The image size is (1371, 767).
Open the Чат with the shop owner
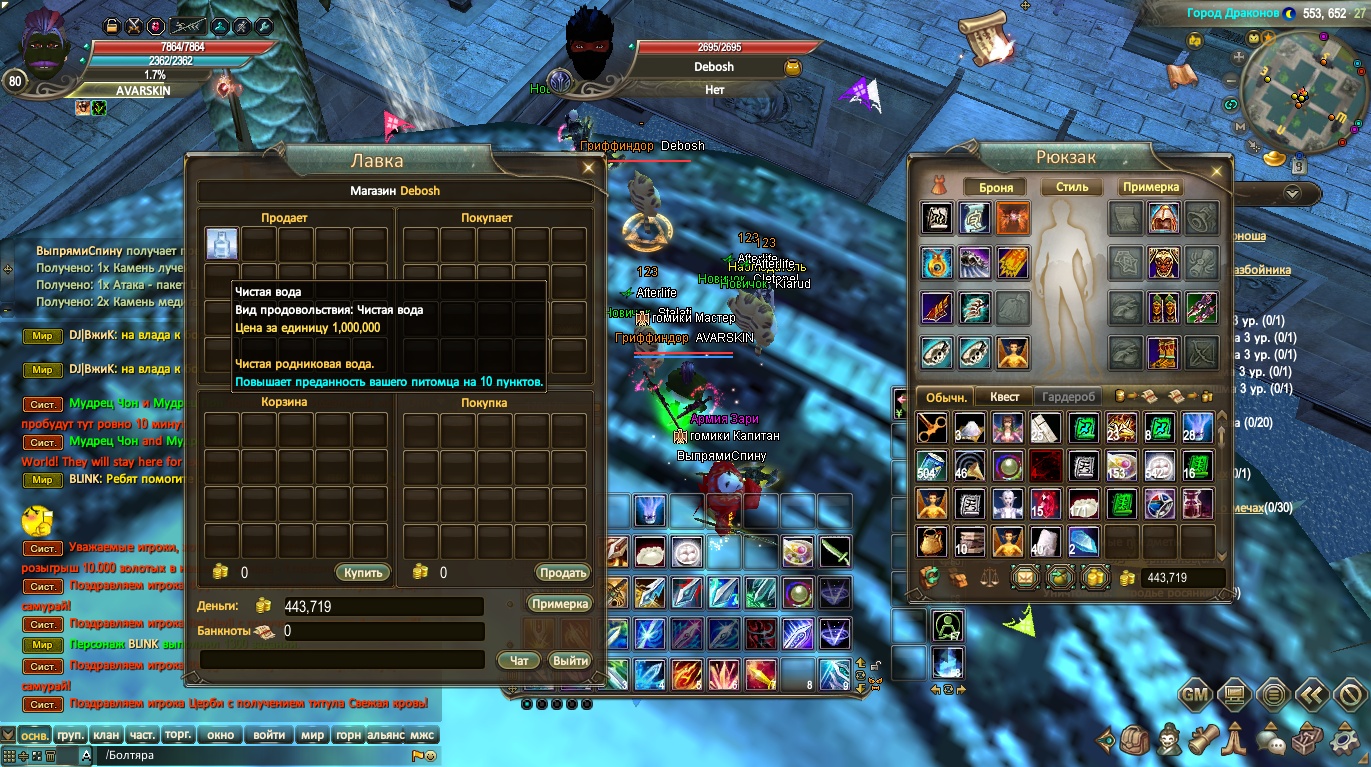click(519, 661)
